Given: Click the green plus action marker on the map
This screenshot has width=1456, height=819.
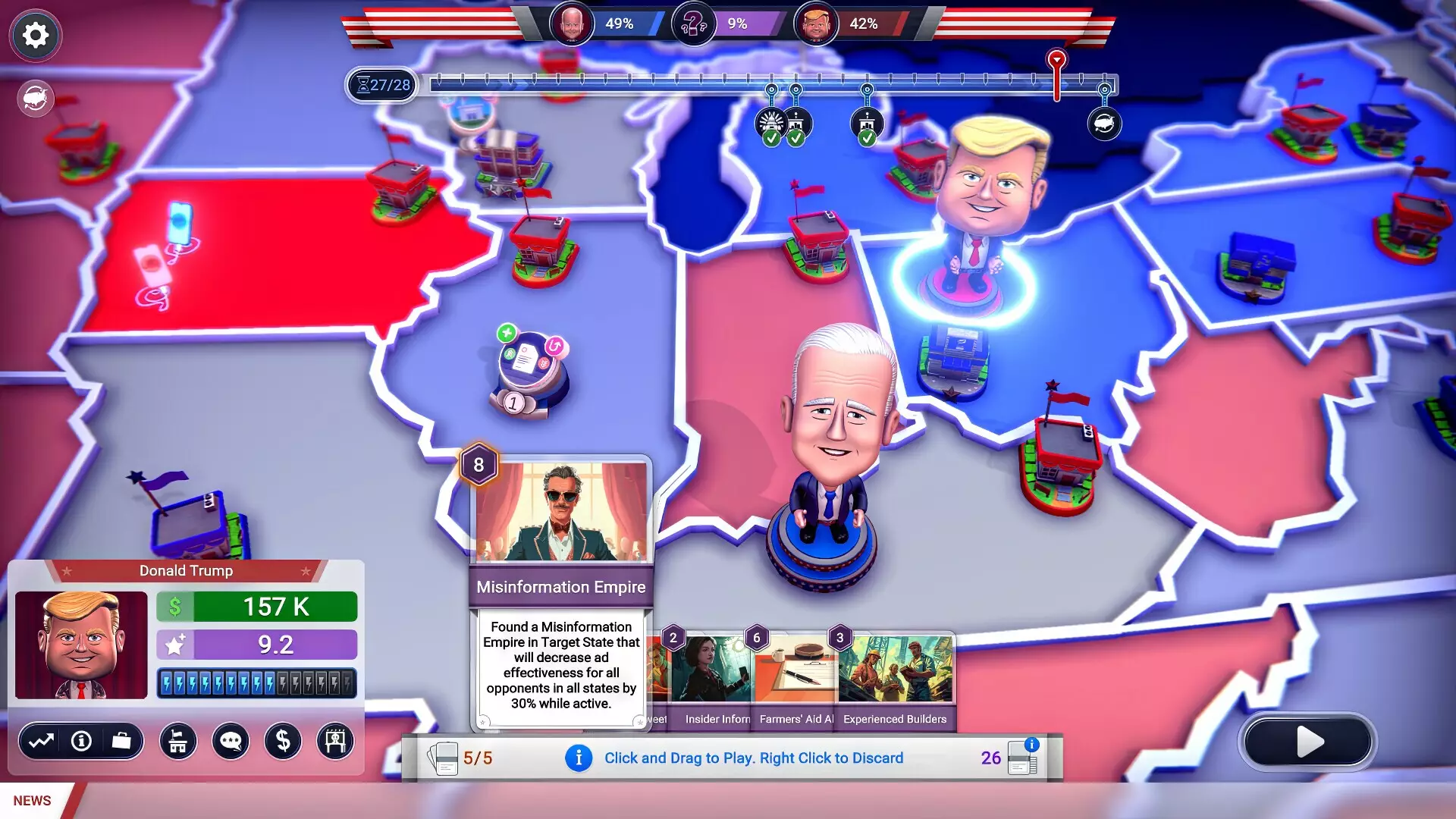Looking at the screenshot, I should click(507, 332).
